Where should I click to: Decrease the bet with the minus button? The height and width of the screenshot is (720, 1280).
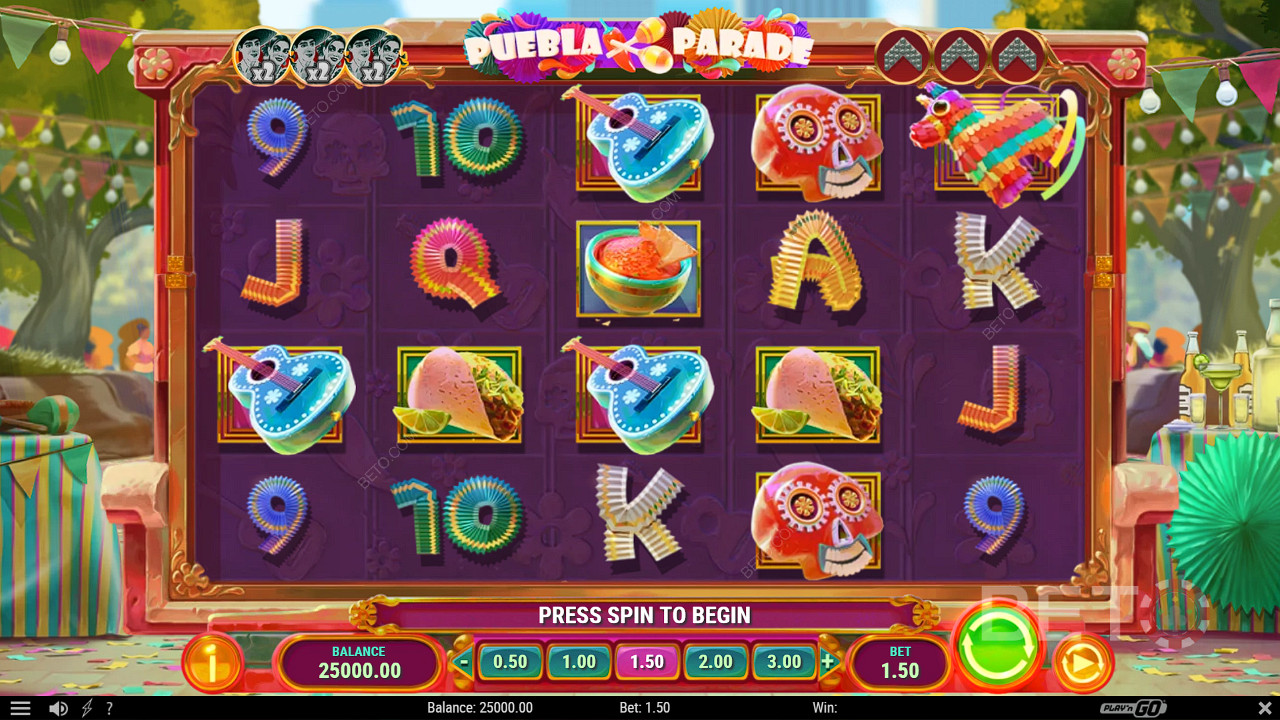(463, 662)
